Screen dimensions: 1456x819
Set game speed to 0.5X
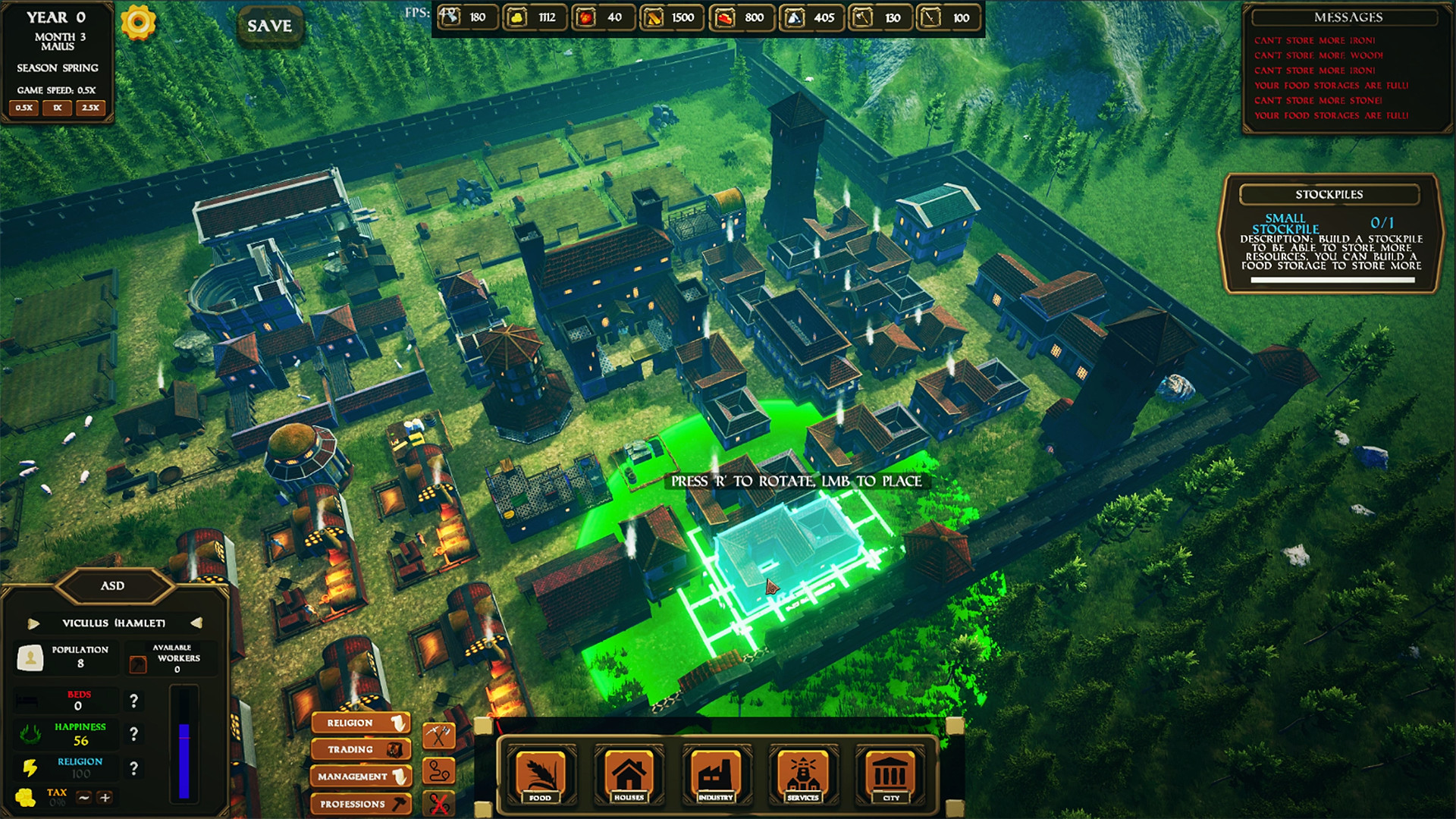[x=23, y=108]
